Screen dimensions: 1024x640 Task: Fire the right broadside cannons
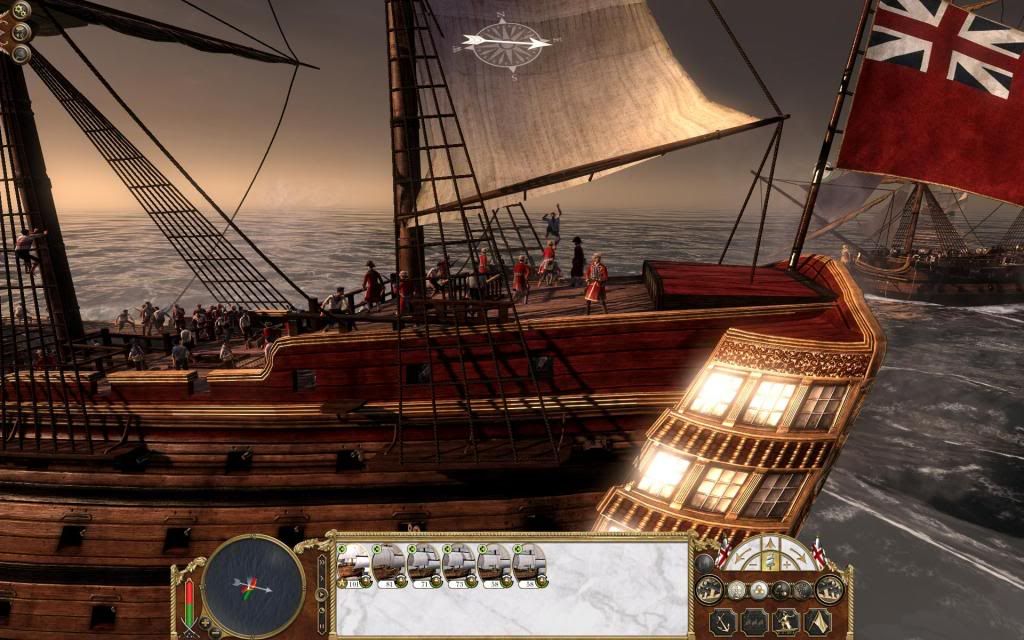tap(829, 589)
